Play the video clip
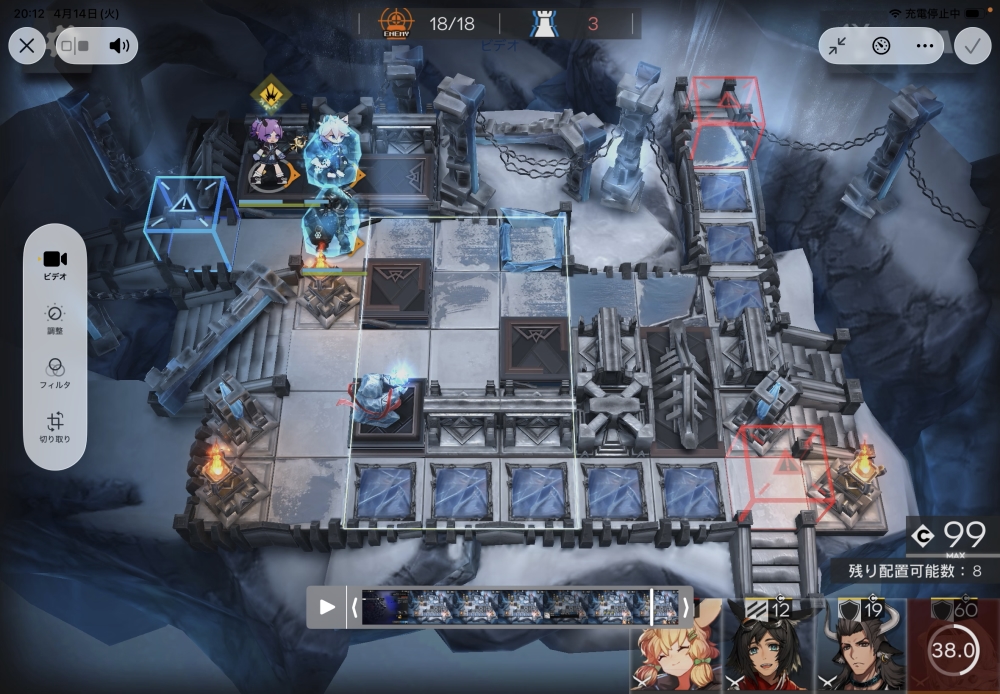Image resolution: width=1000 pixels, height=694 pixels. point(327,606)
